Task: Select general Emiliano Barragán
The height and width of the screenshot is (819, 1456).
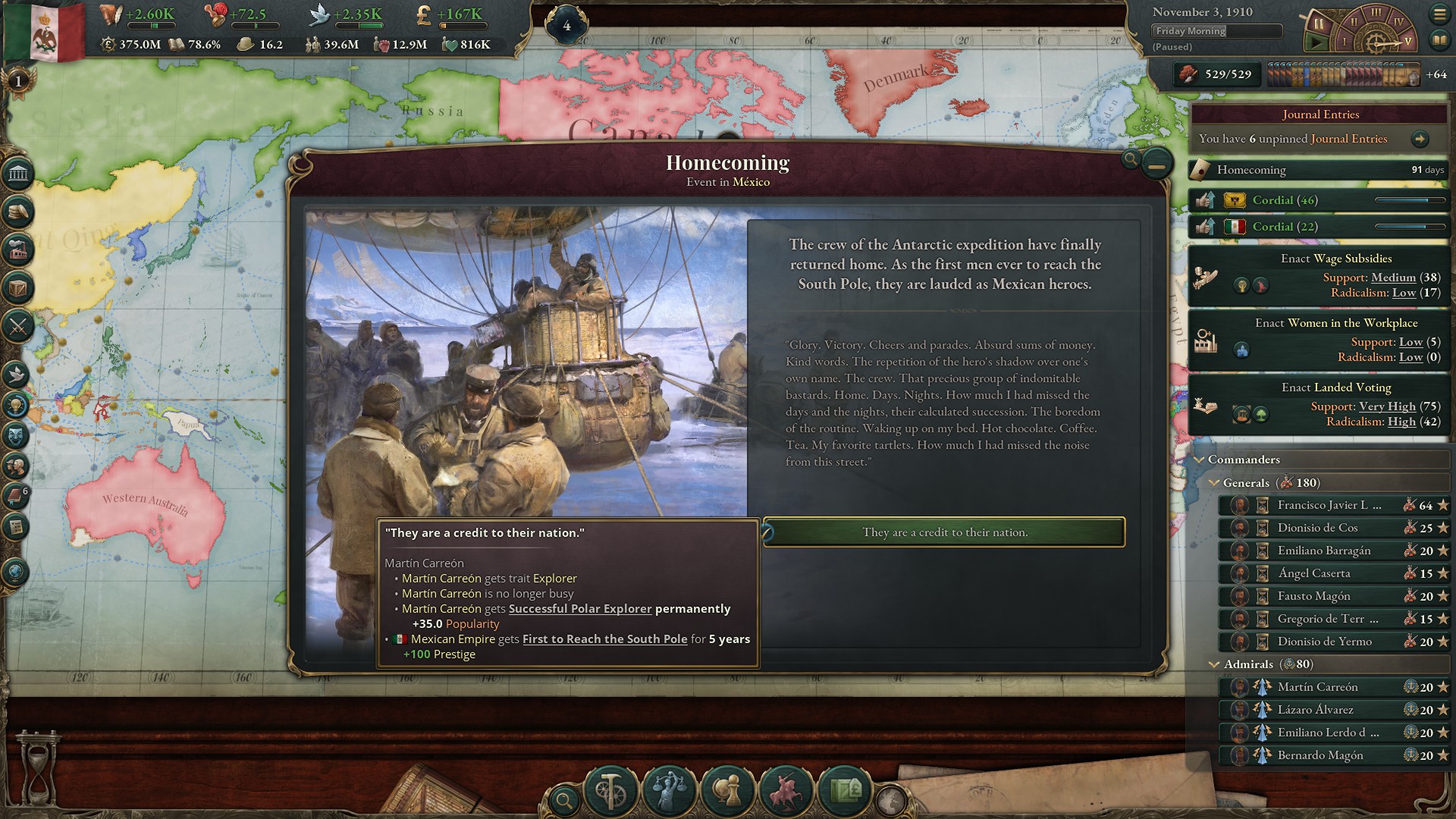Action: tap(1328, 551)
